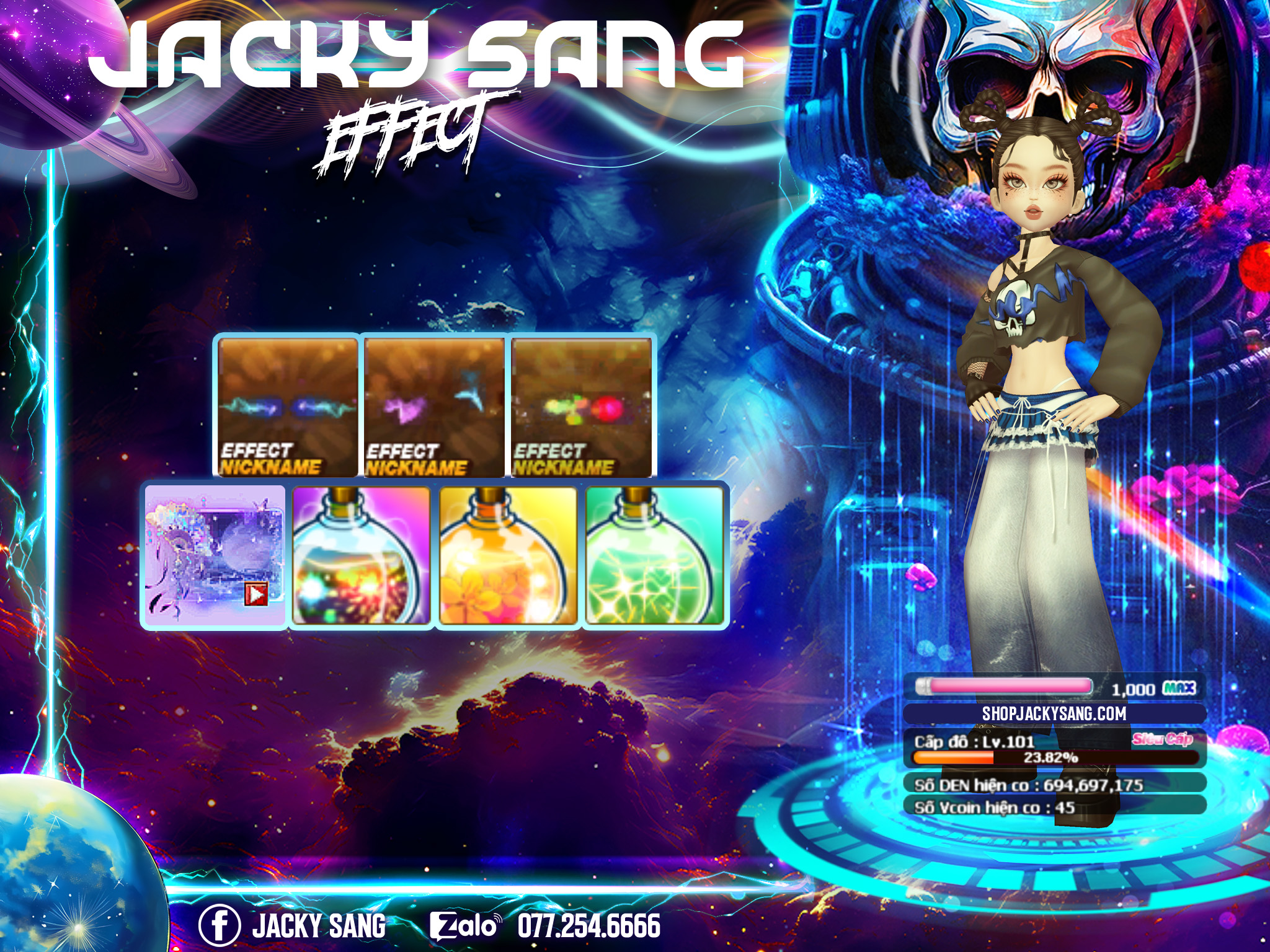1270x952 pixels.
Task: Choose the purple and blue spark Effect Nickname tile
Action: click(434, 407)
